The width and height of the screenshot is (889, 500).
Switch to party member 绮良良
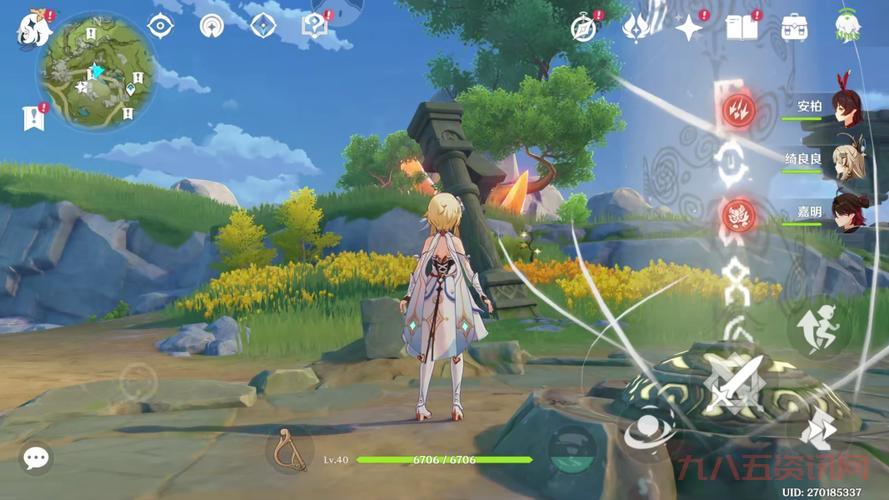click(x=845, y=160)
